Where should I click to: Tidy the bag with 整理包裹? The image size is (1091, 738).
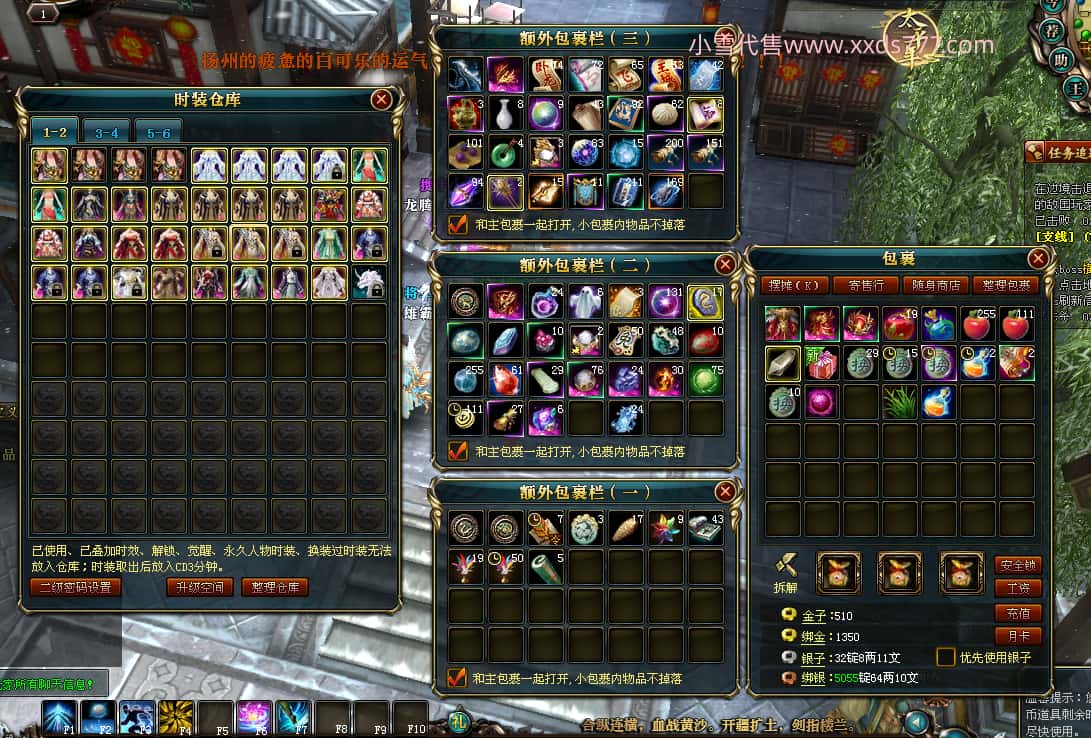pyautogui.click(x=1004, y=285)
